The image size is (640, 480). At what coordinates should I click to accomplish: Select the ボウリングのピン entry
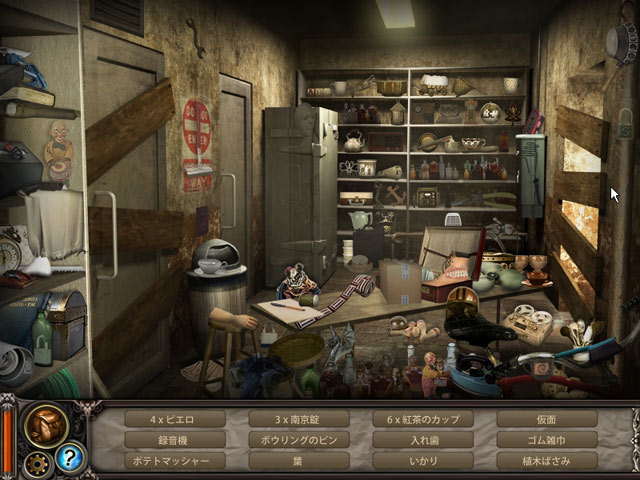tap(298, 440)
